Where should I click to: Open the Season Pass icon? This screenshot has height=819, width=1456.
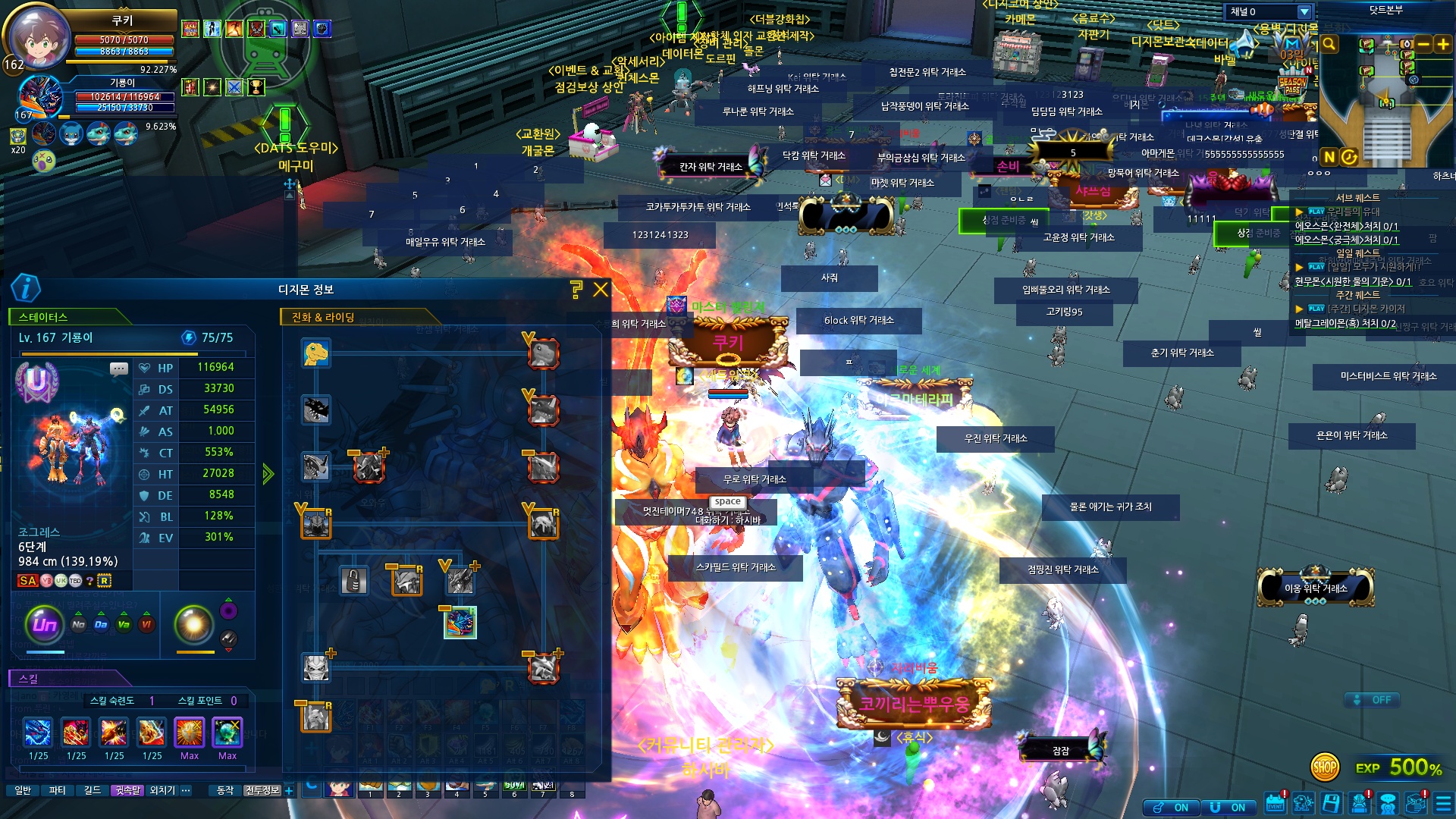click(x=1292, y=84)
